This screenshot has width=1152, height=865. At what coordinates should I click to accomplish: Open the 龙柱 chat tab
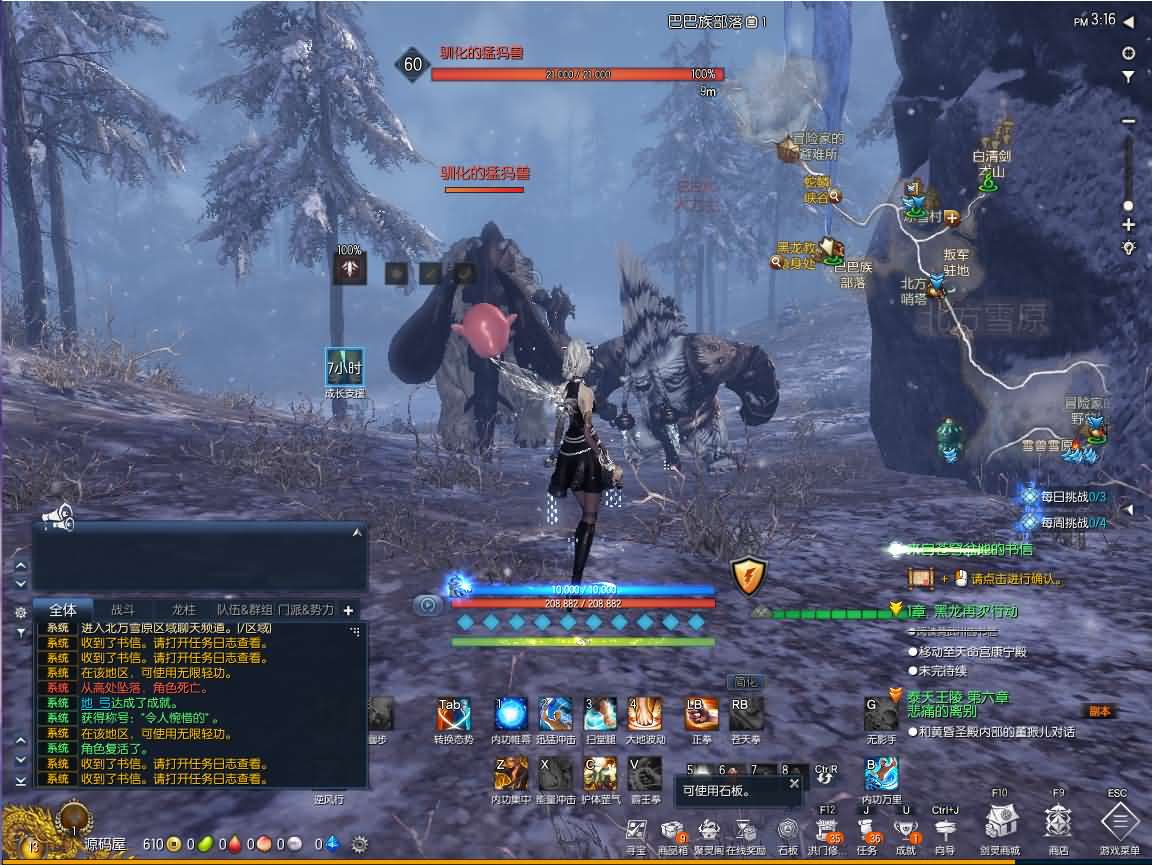(x=183, y=609)
